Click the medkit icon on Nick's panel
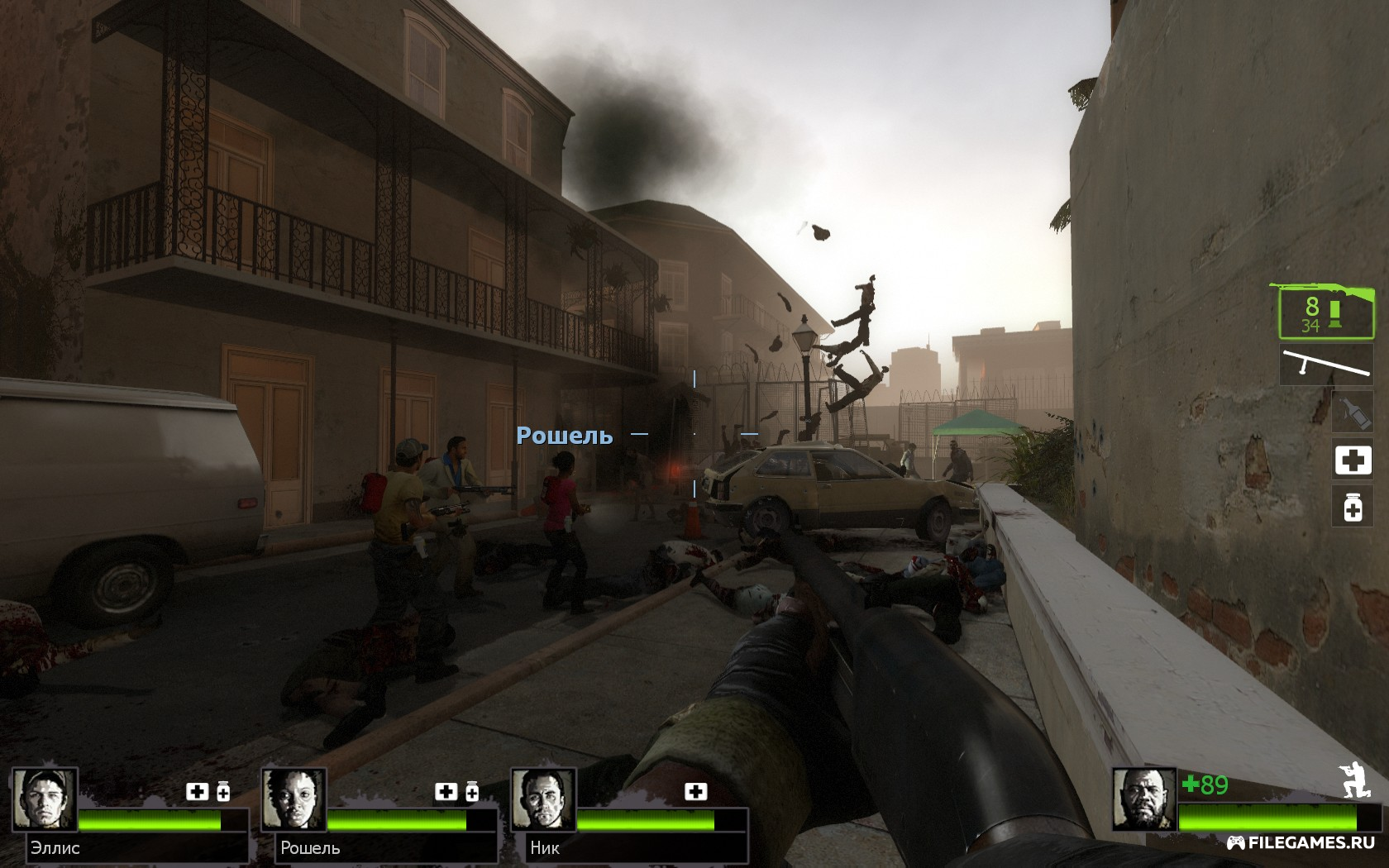Screen dimensions: 1389x868 [696, 792]
